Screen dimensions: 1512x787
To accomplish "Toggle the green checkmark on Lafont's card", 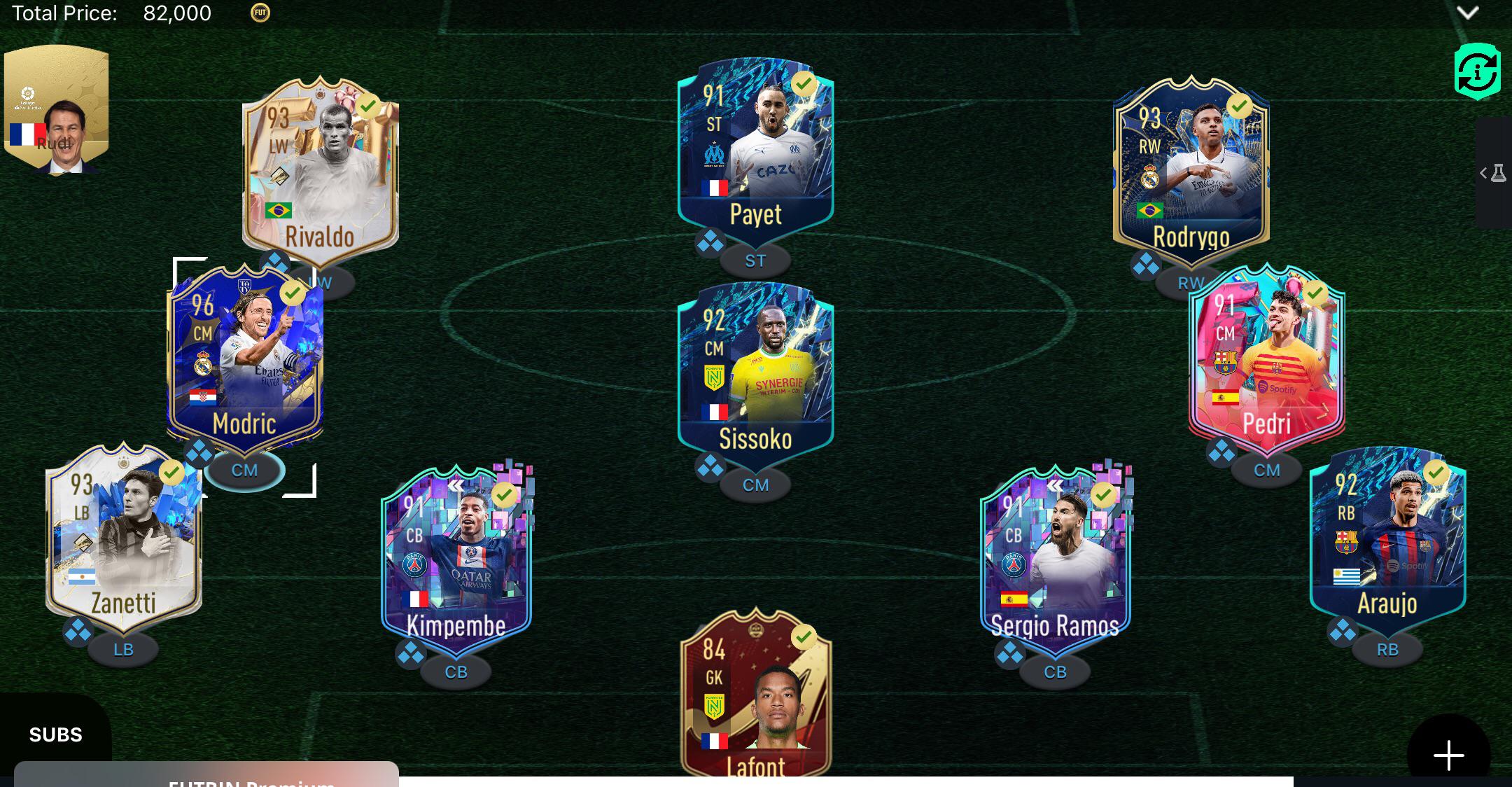I will (x=803, y=637).
